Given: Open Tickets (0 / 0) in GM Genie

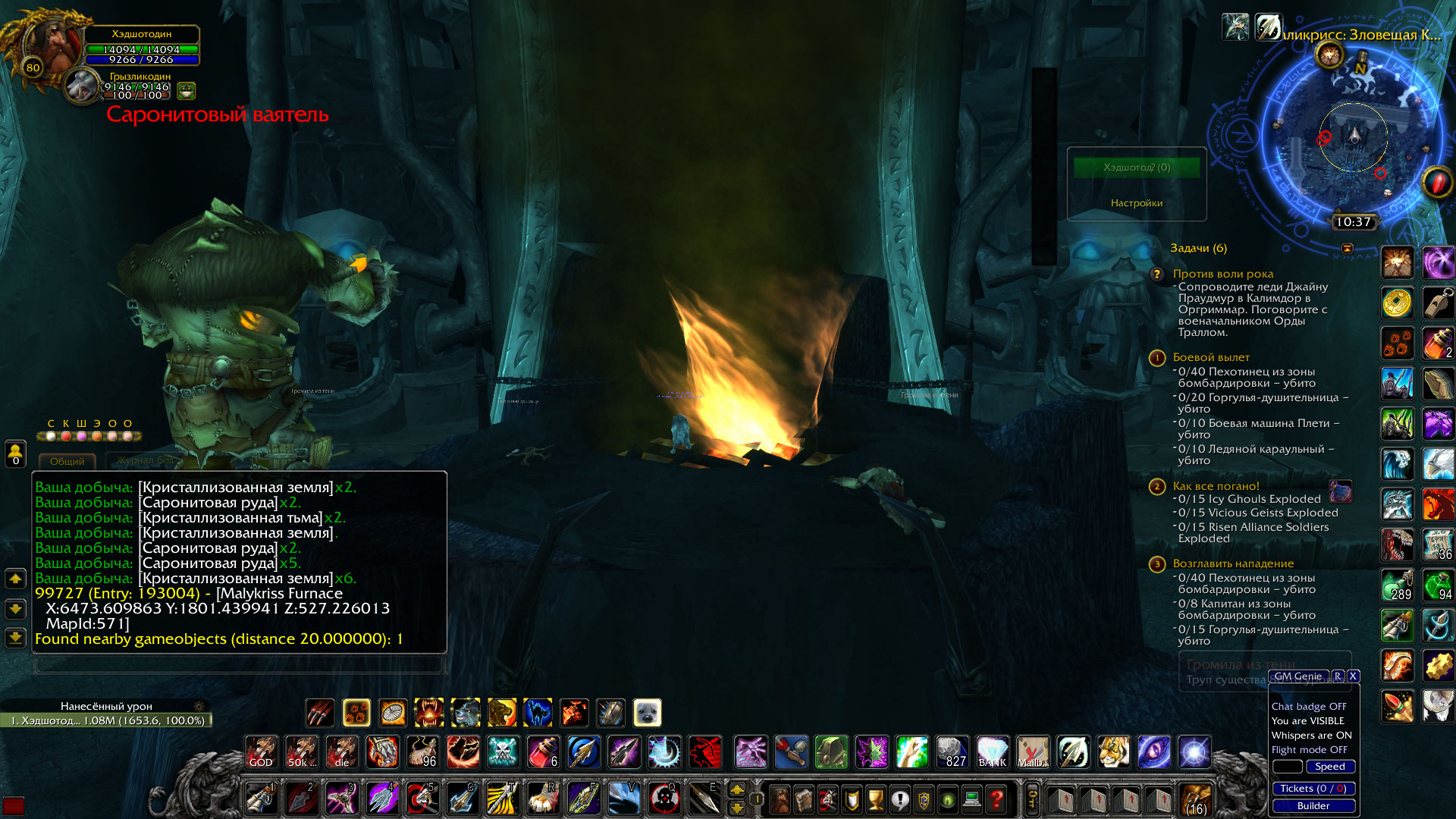Looking at the screenshot, I should pyautogui.click(x=1313, y=789).
